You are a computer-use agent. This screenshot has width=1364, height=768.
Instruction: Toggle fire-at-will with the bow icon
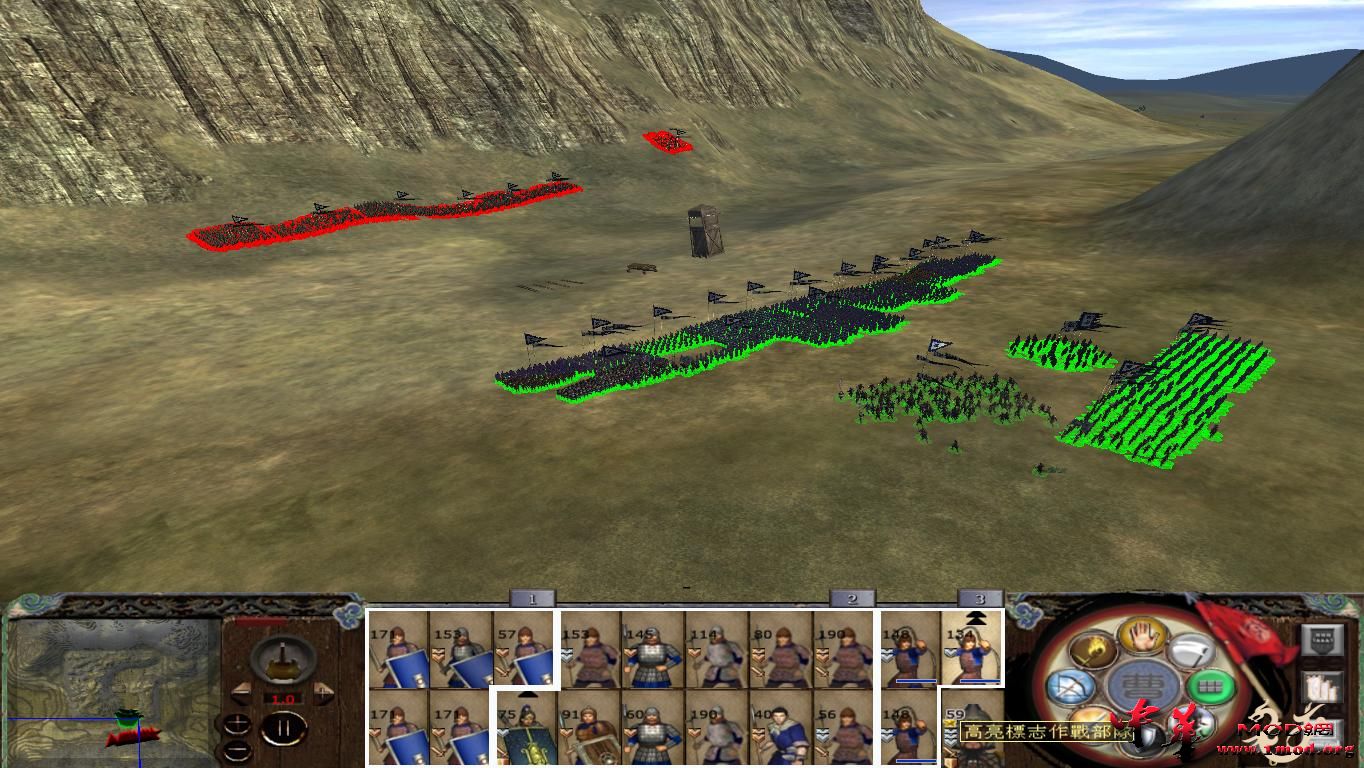coord(1071,687)
